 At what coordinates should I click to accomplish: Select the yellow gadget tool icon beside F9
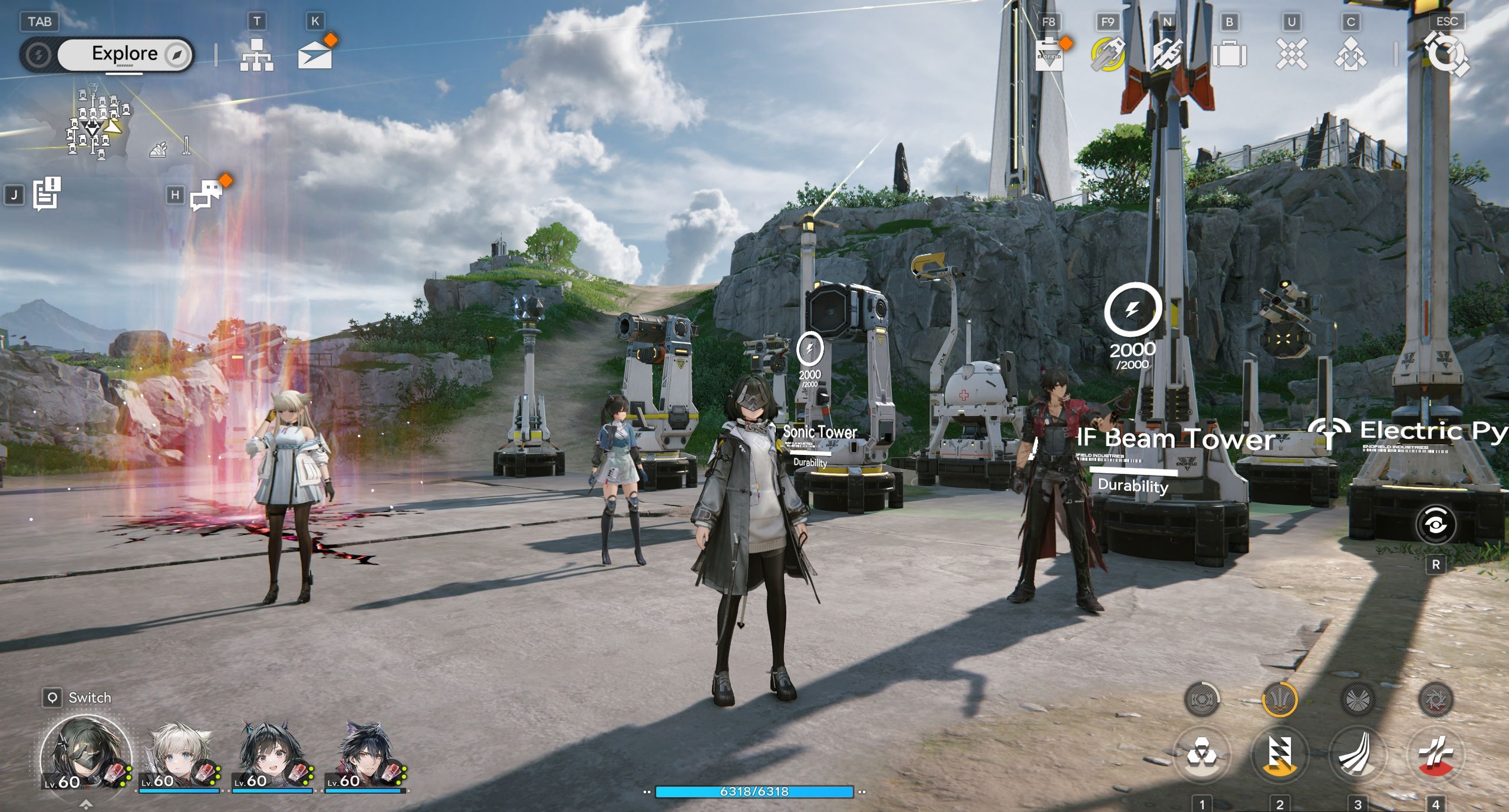pos(1107,54)
